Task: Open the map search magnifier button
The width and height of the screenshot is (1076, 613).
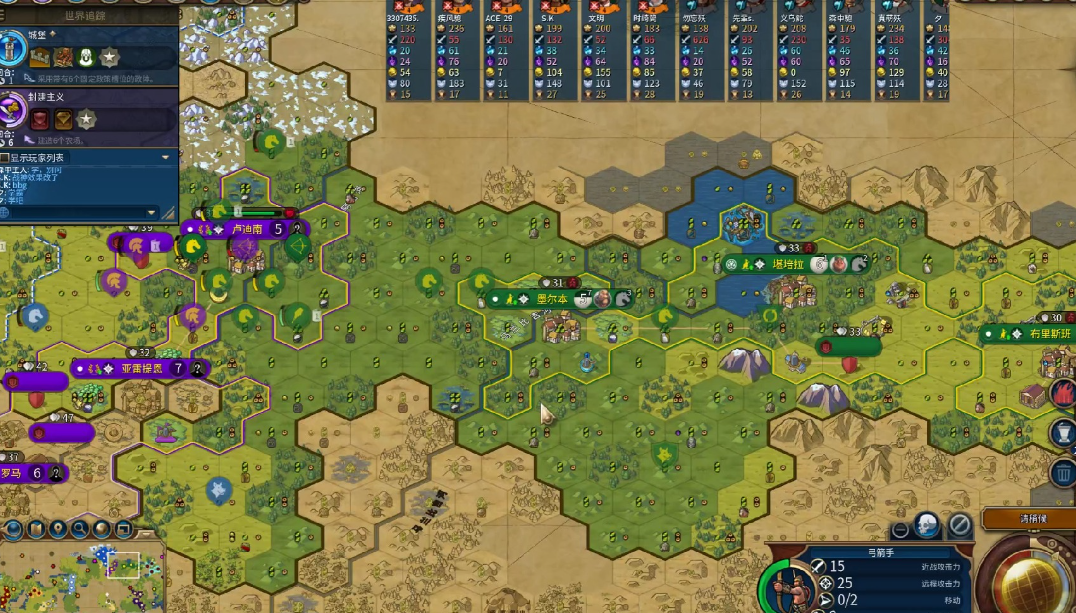Action: pyautogui.click(x=78, y=529)
